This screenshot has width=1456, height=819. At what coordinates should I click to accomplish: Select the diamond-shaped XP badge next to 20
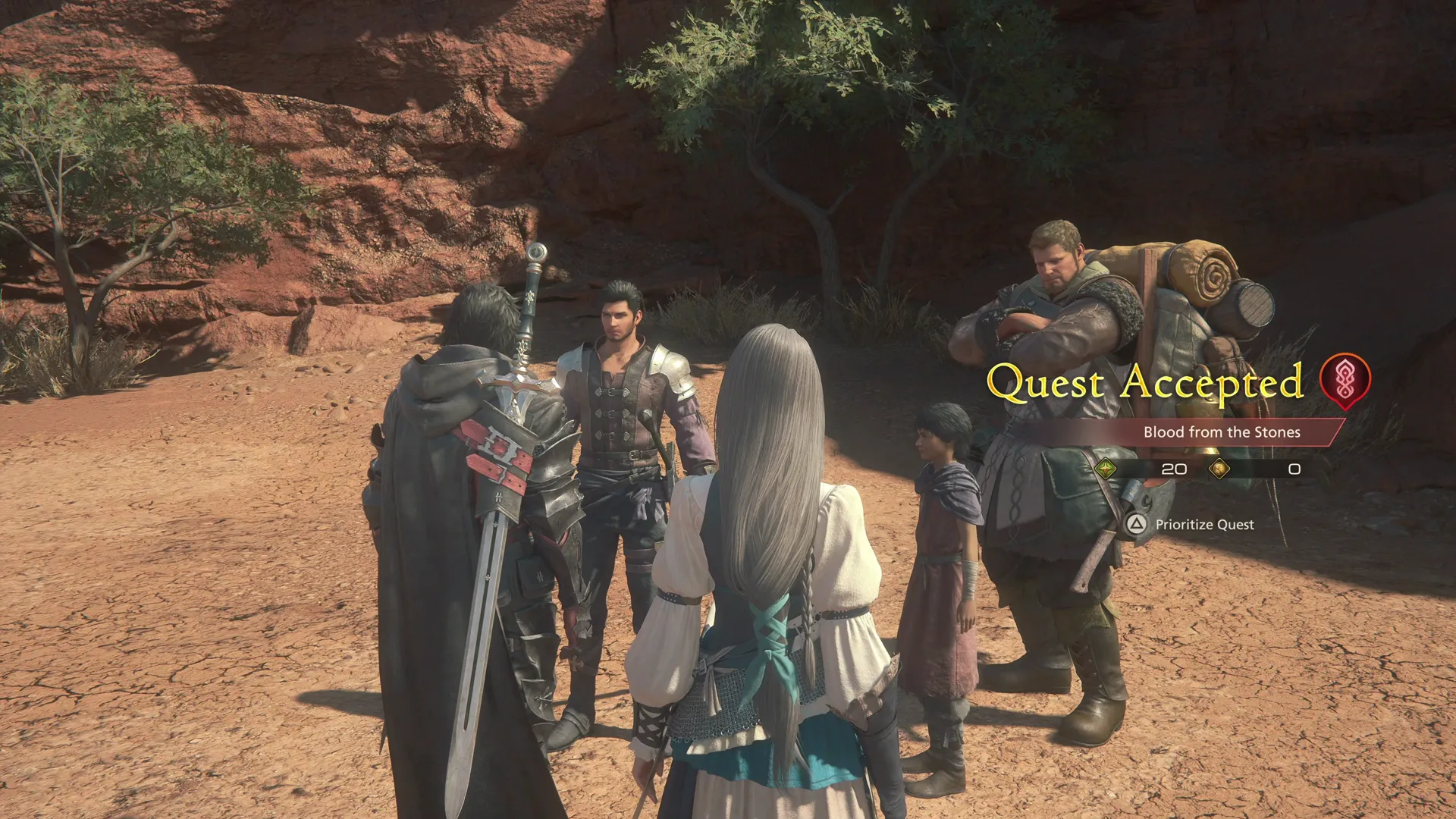click(1107, 469)
